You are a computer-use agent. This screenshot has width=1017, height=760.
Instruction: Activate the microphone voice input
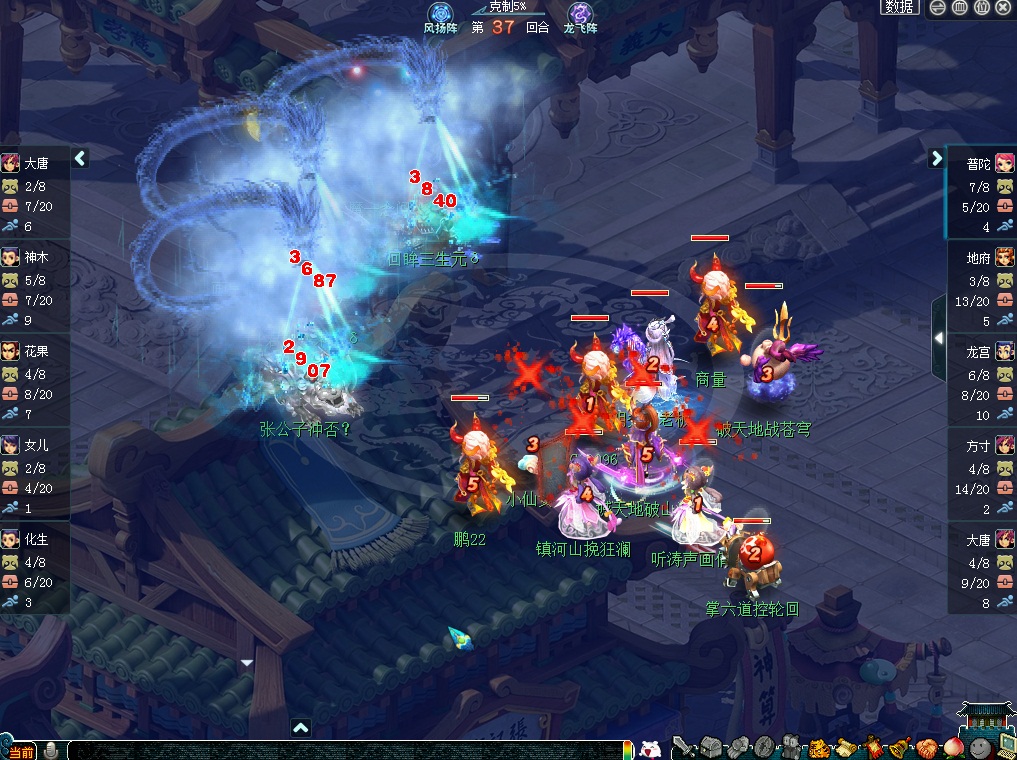50,750
